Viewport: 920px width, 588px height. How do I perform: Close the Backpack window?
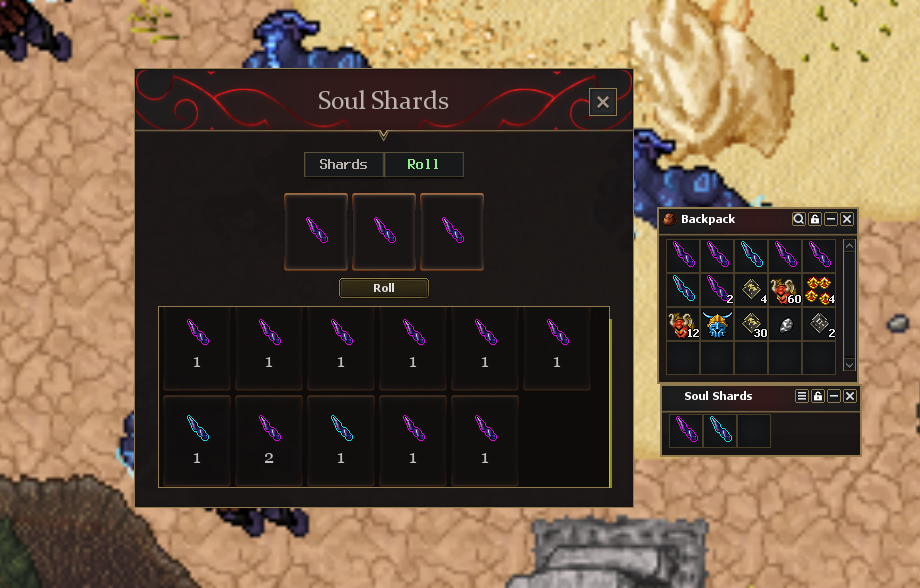pyautogui.click(x=847, y=219)
